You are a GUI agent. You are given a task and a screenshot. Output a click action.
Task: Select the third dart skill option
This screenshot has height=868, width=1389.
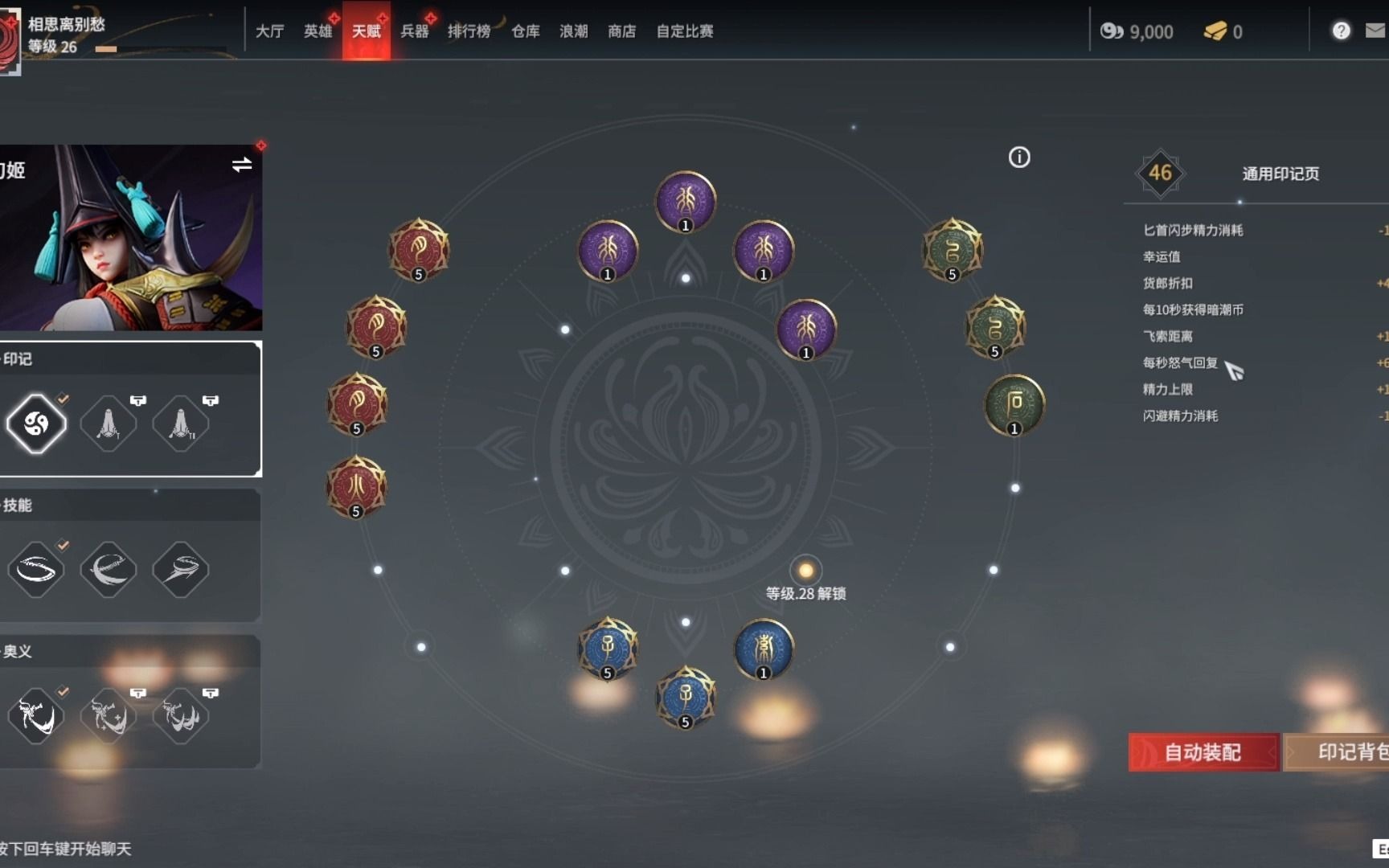(181, 571)
